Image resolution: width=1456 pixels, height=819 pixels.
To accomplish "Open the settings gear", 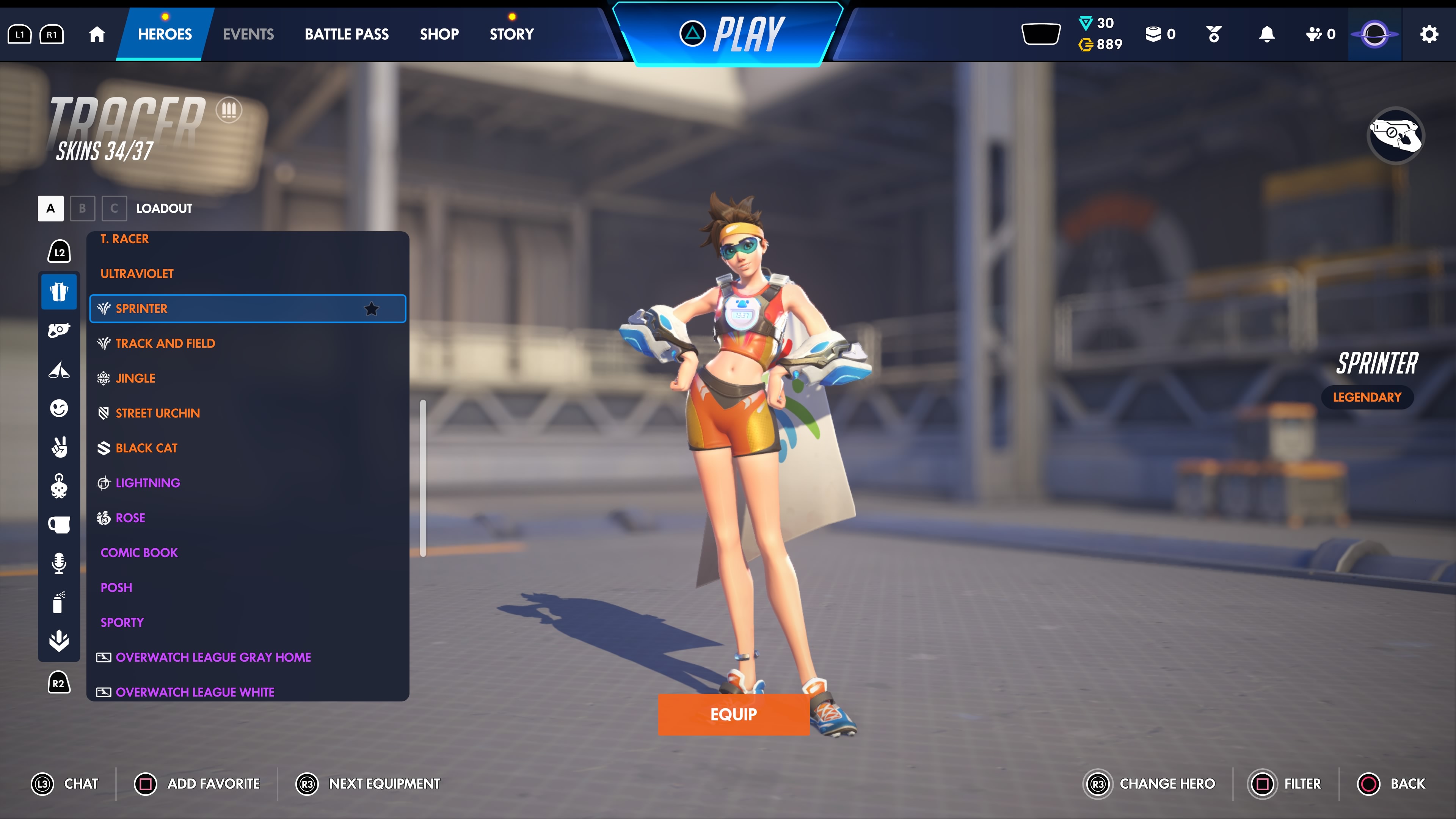I will coord(1428,34).
